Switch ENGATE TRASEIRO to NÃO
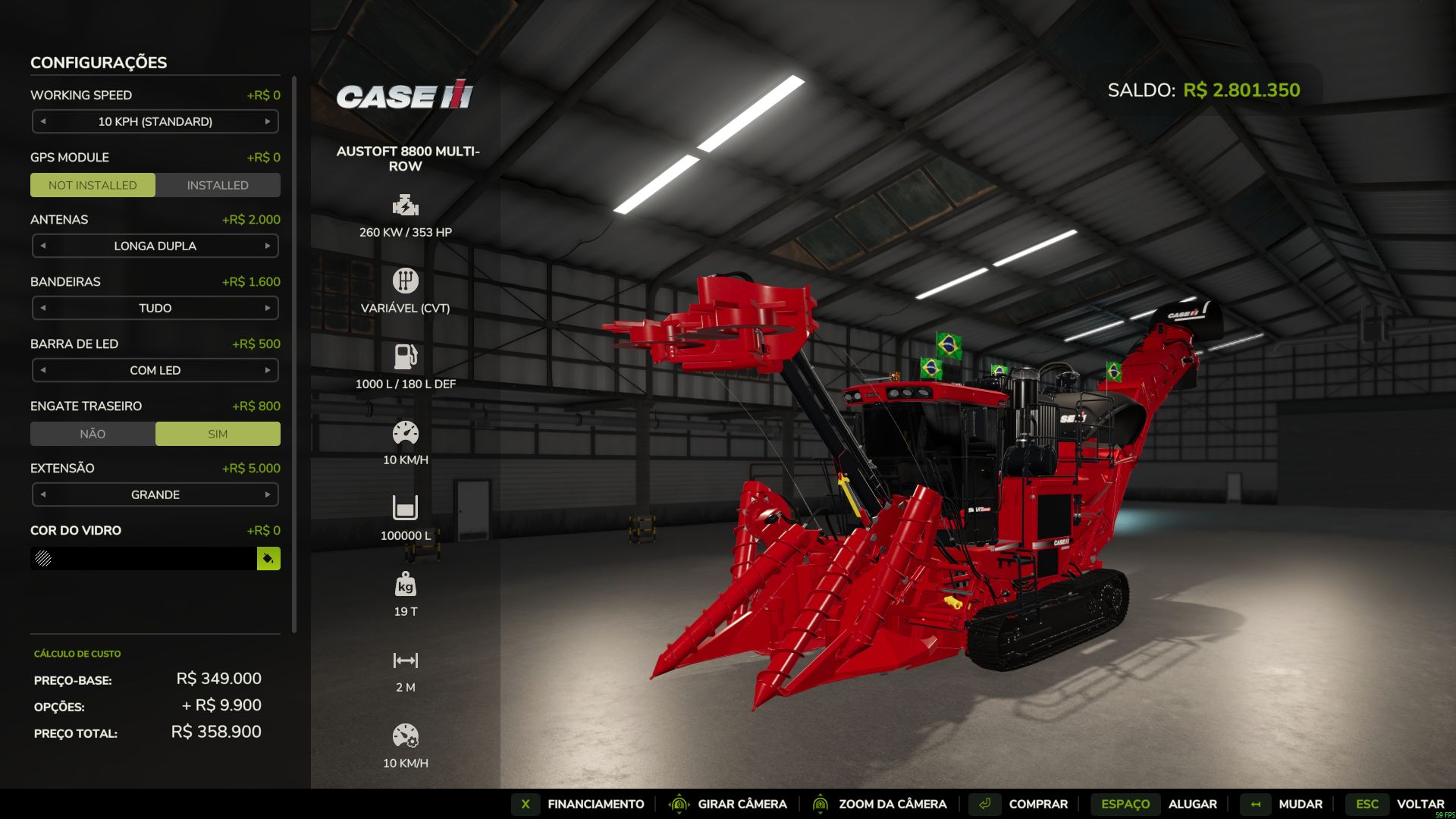This screenshot has height=819, width=1456. point(92,433)
